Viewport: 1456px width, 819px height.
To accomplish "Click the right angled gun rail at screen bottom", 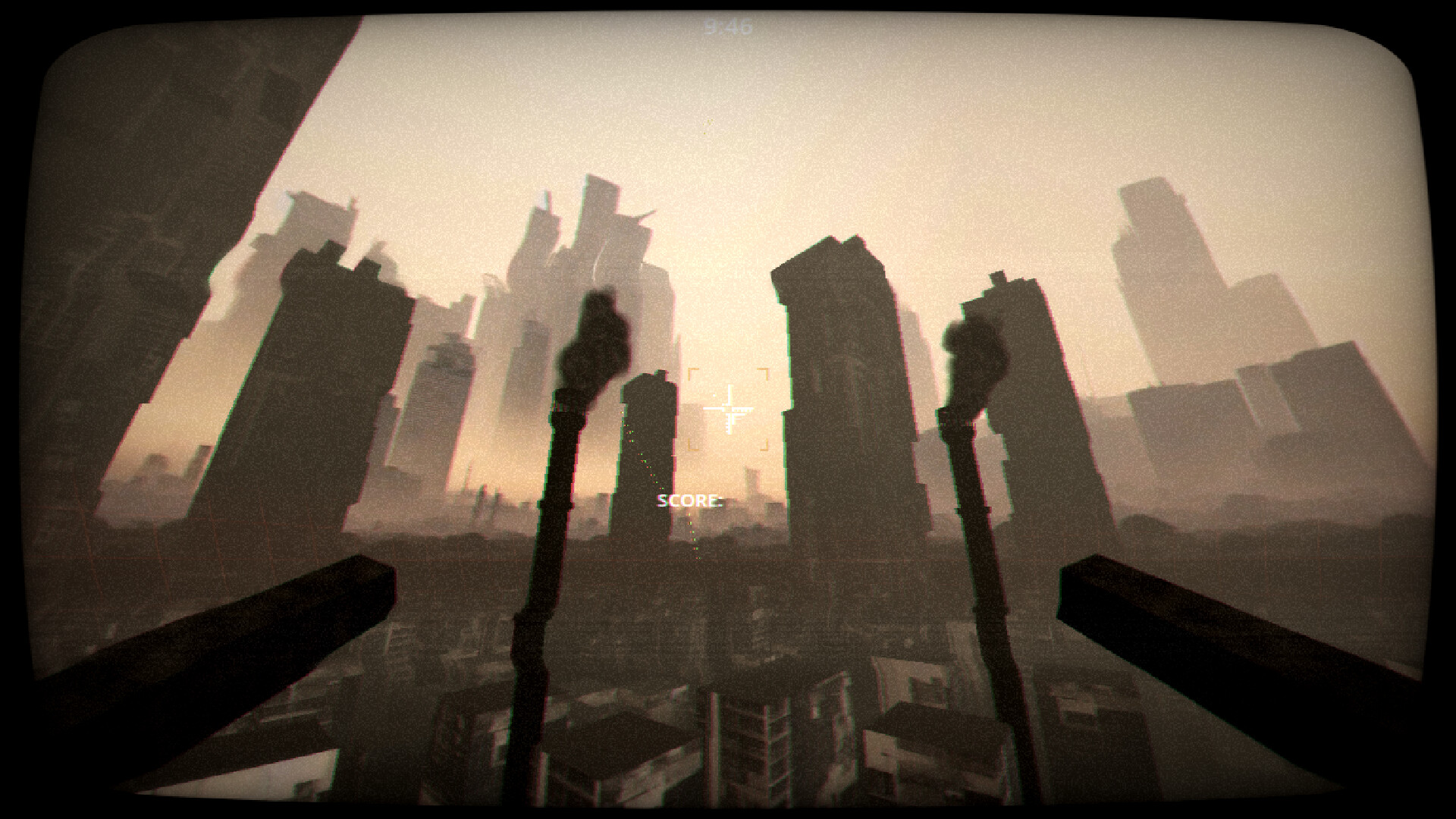I will pos(1213,629).
